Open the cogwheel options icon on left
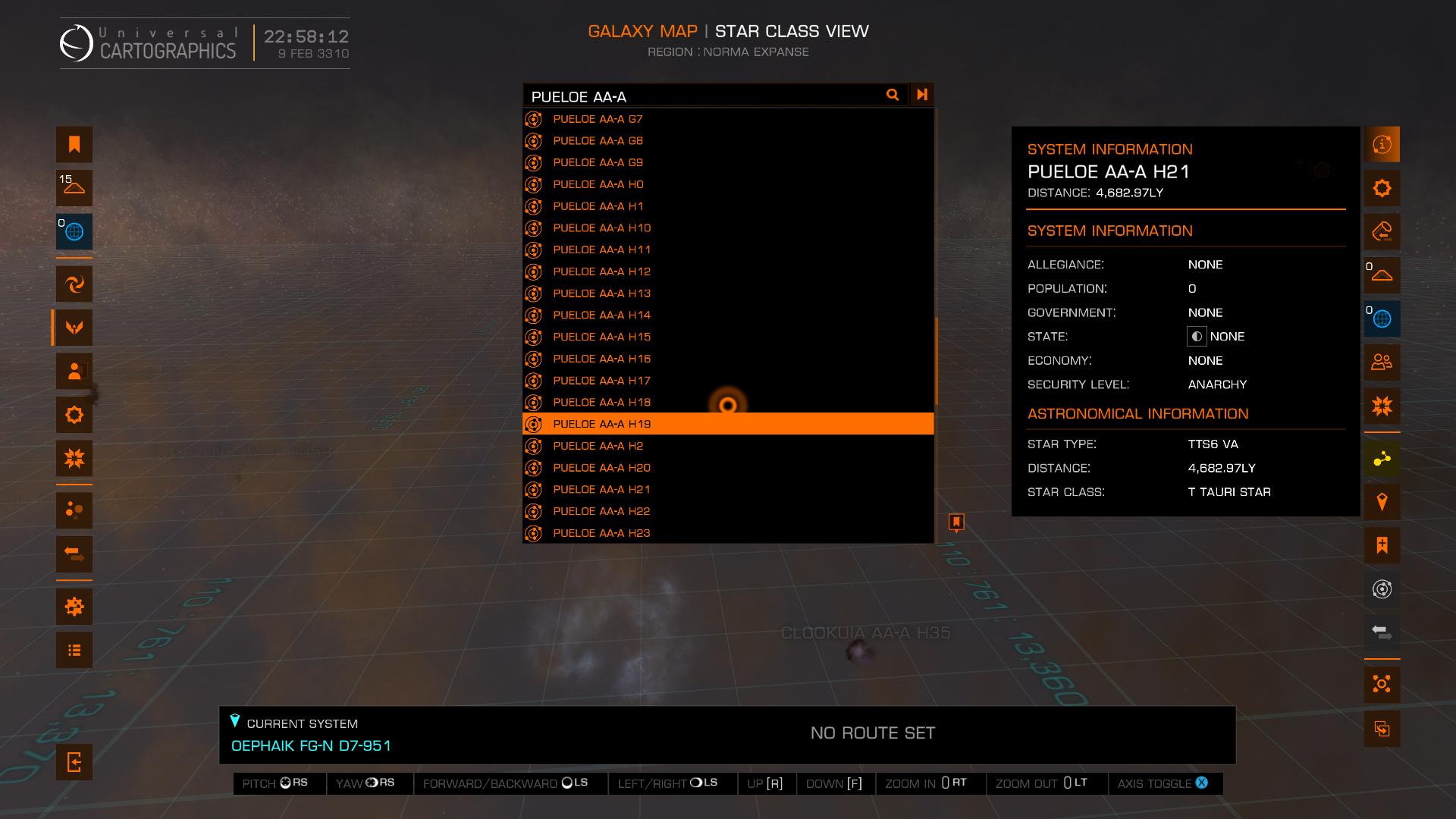Image resolution: width=1456 pixels, height=819 pixels. [x=74, y=607]
